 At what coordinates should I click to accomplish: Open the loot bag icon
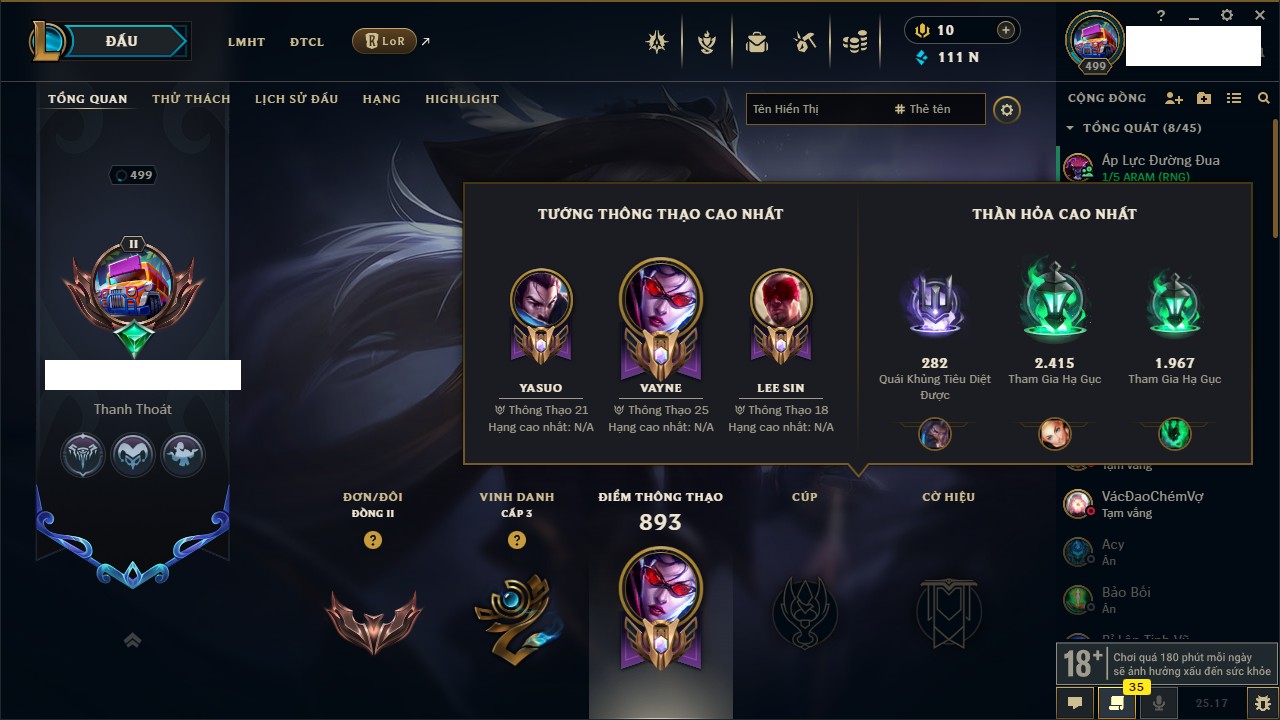coord(757,42)
